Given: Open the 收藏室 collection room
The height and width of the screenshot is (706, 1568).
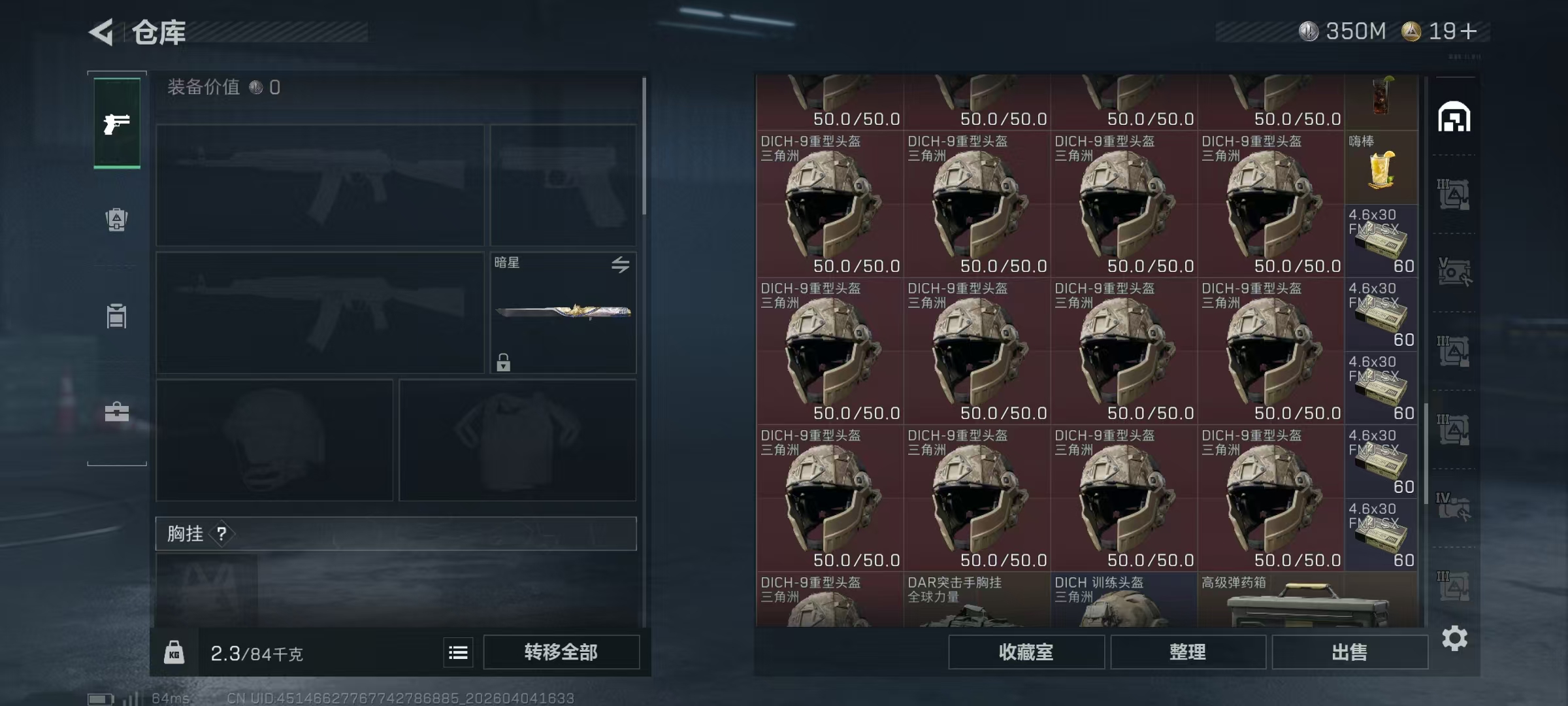Looking at the screenshot, I should 1026,652.
